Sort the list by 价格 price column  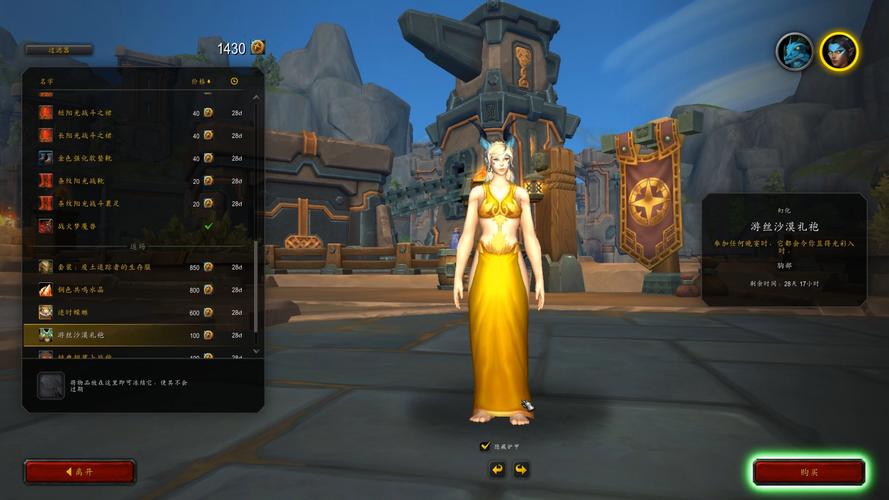click(201, 81)
